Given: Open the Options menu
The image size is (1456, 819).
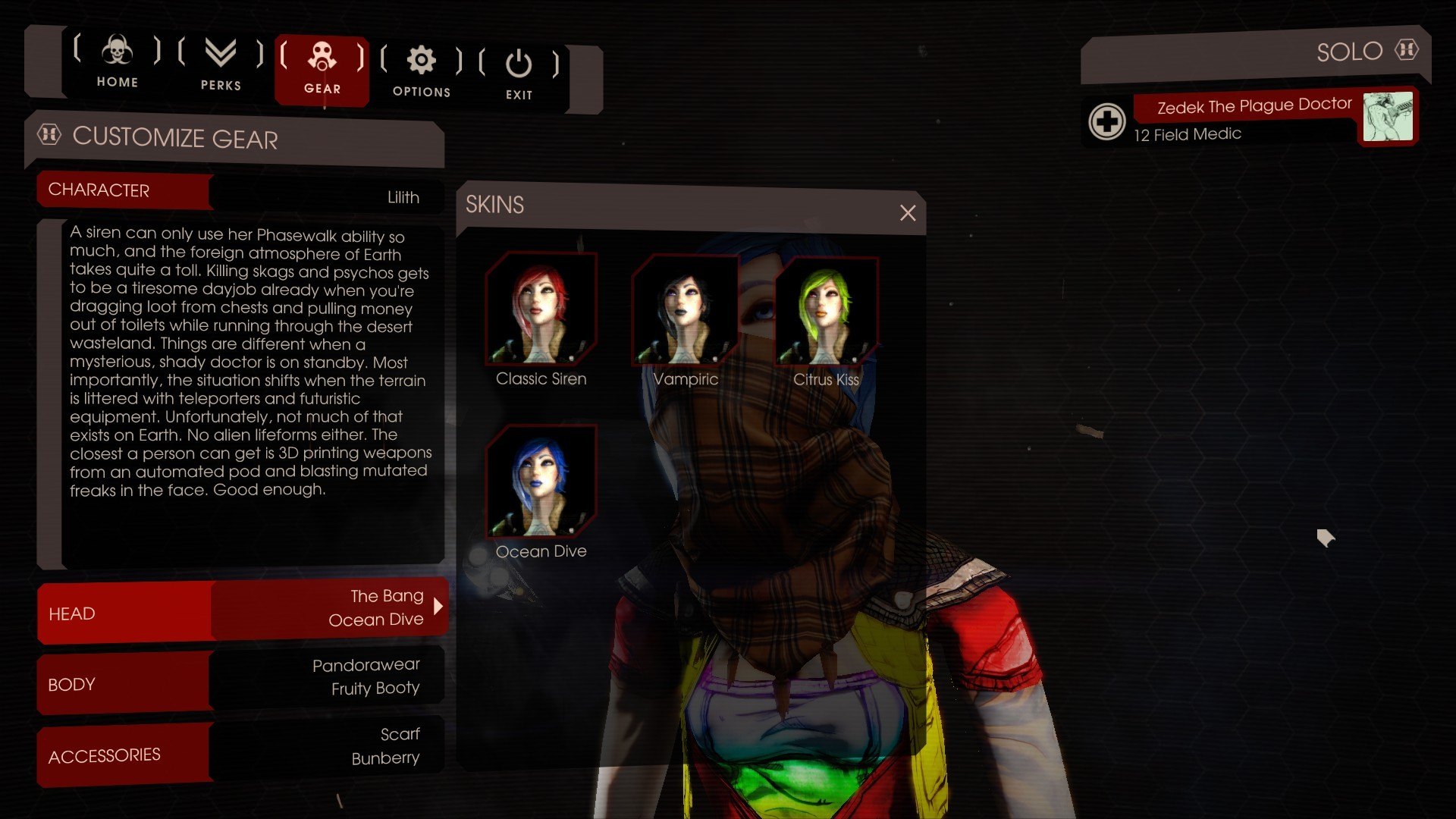Looking at the screenshot, I should pyautogui.click(x=422, y=71).
